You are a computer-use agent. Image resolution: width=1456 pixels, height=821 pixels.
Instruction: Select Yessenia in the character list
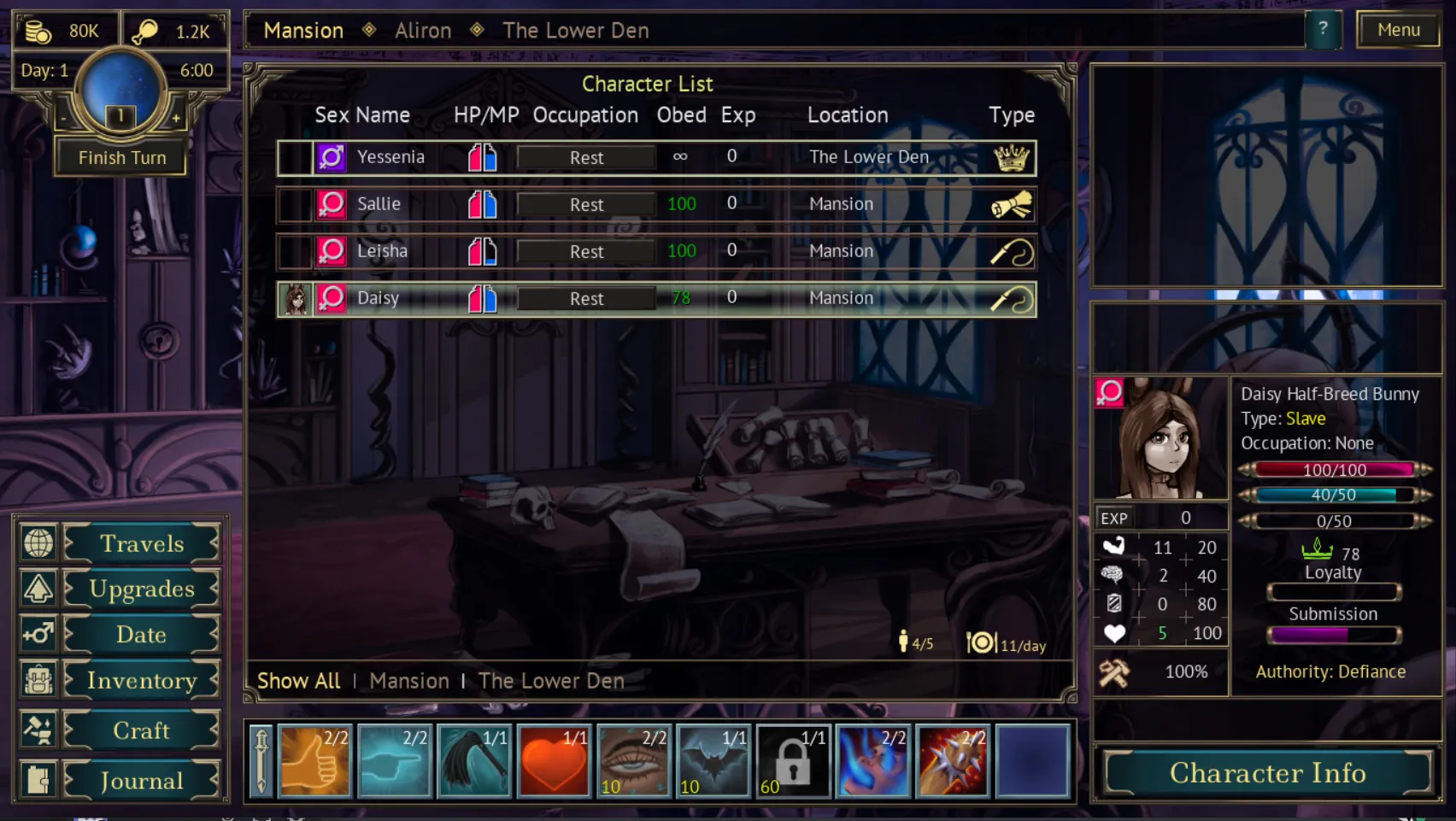point(390,157)
